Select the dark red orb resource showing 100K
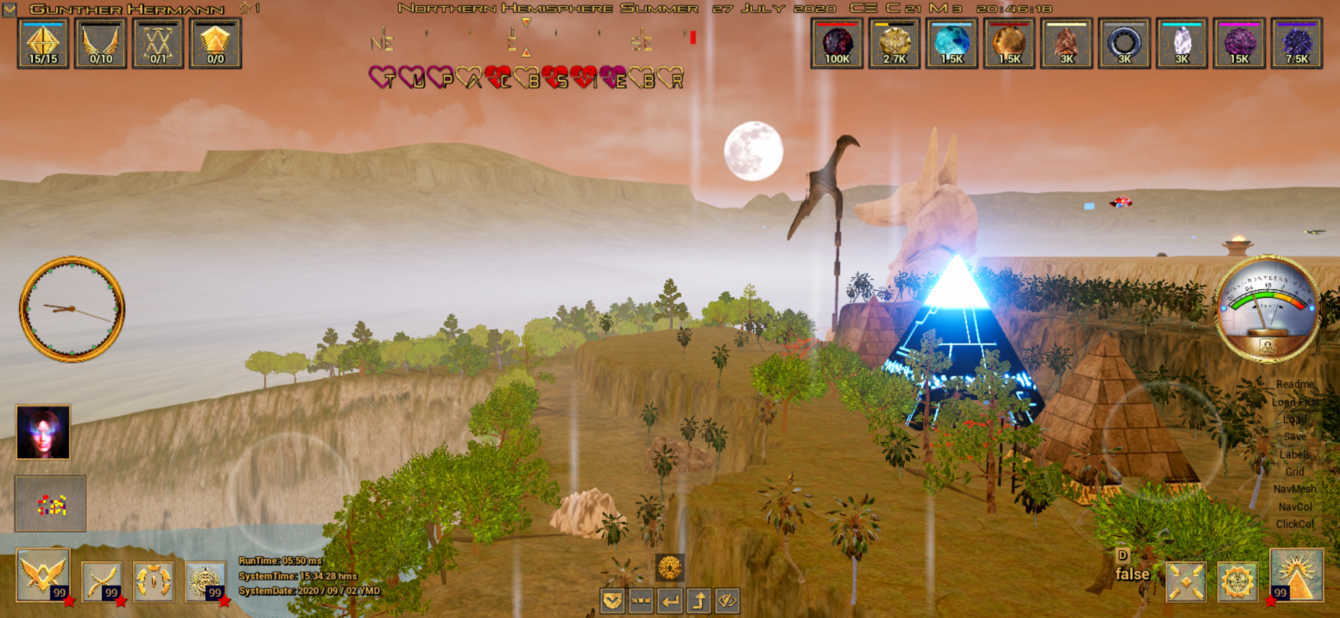 pyautogui.click(x=837, y=43)
